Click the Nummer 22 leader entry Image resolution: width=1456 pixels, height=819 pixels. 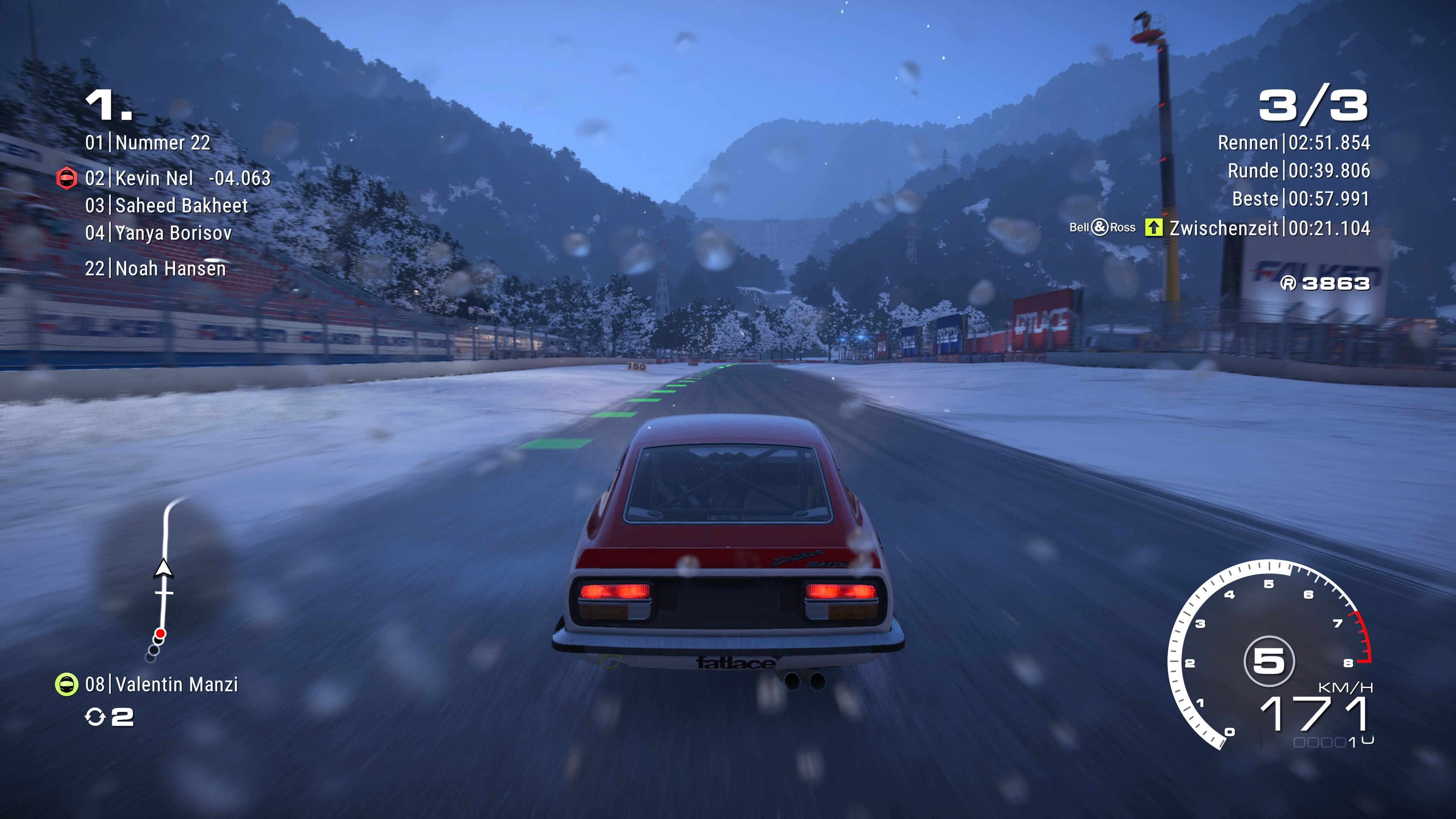(x=162, y=143)
